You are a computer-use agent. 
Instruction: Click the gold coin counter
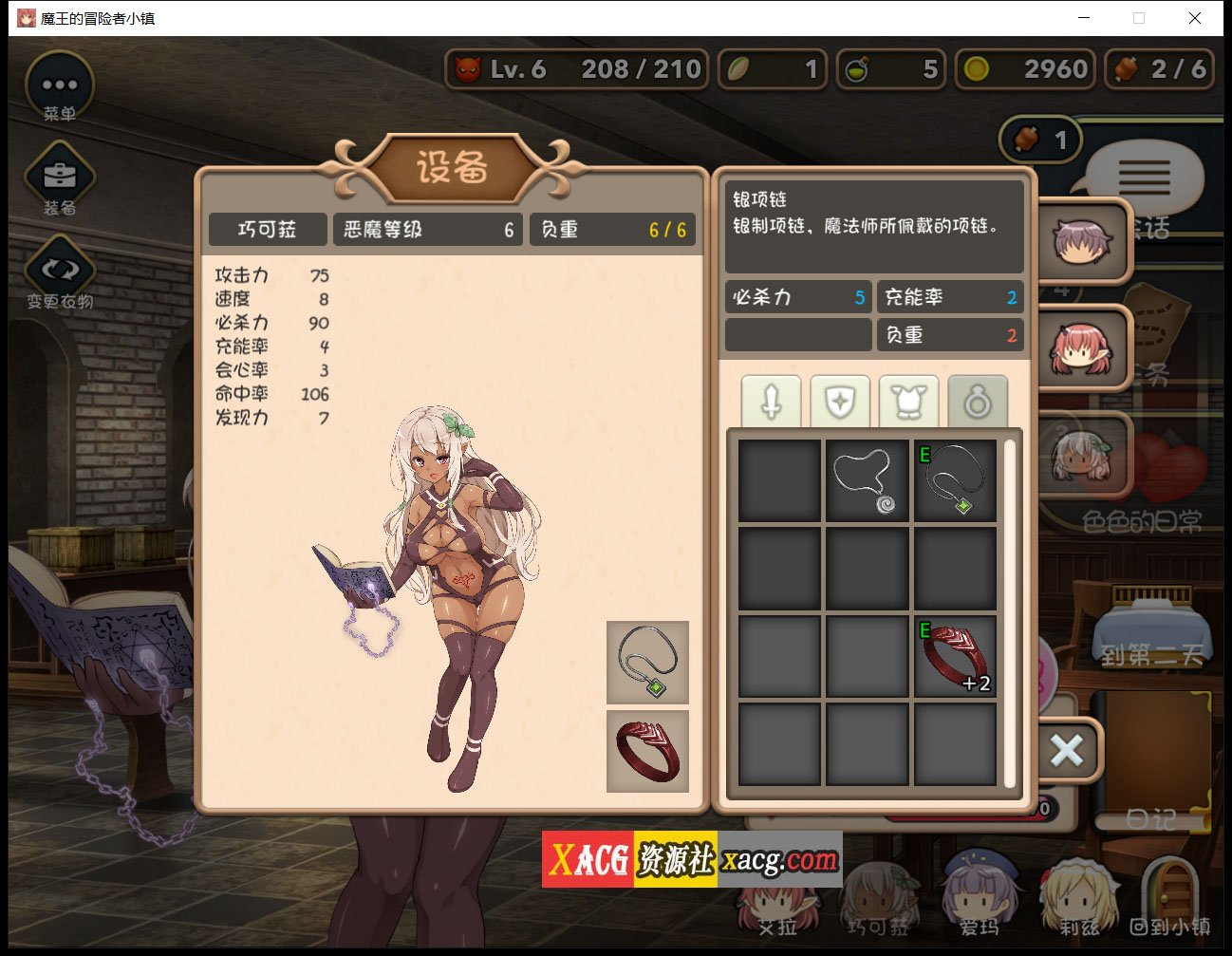pyautogui.click(x=1025, y=68)
